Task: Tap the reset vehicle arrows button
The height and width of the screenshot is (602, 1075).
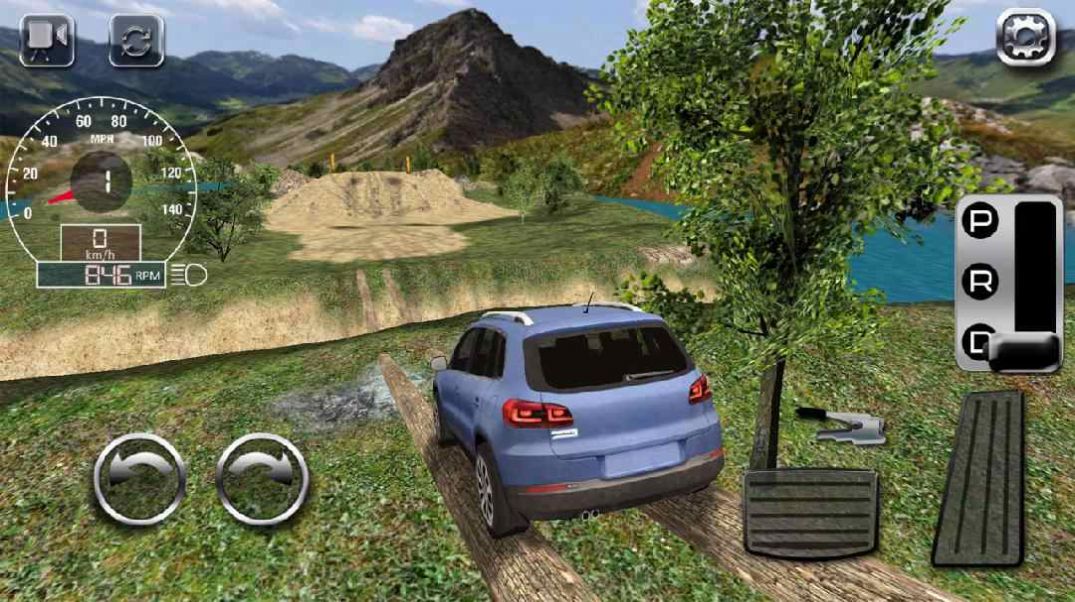Action: 136,39
